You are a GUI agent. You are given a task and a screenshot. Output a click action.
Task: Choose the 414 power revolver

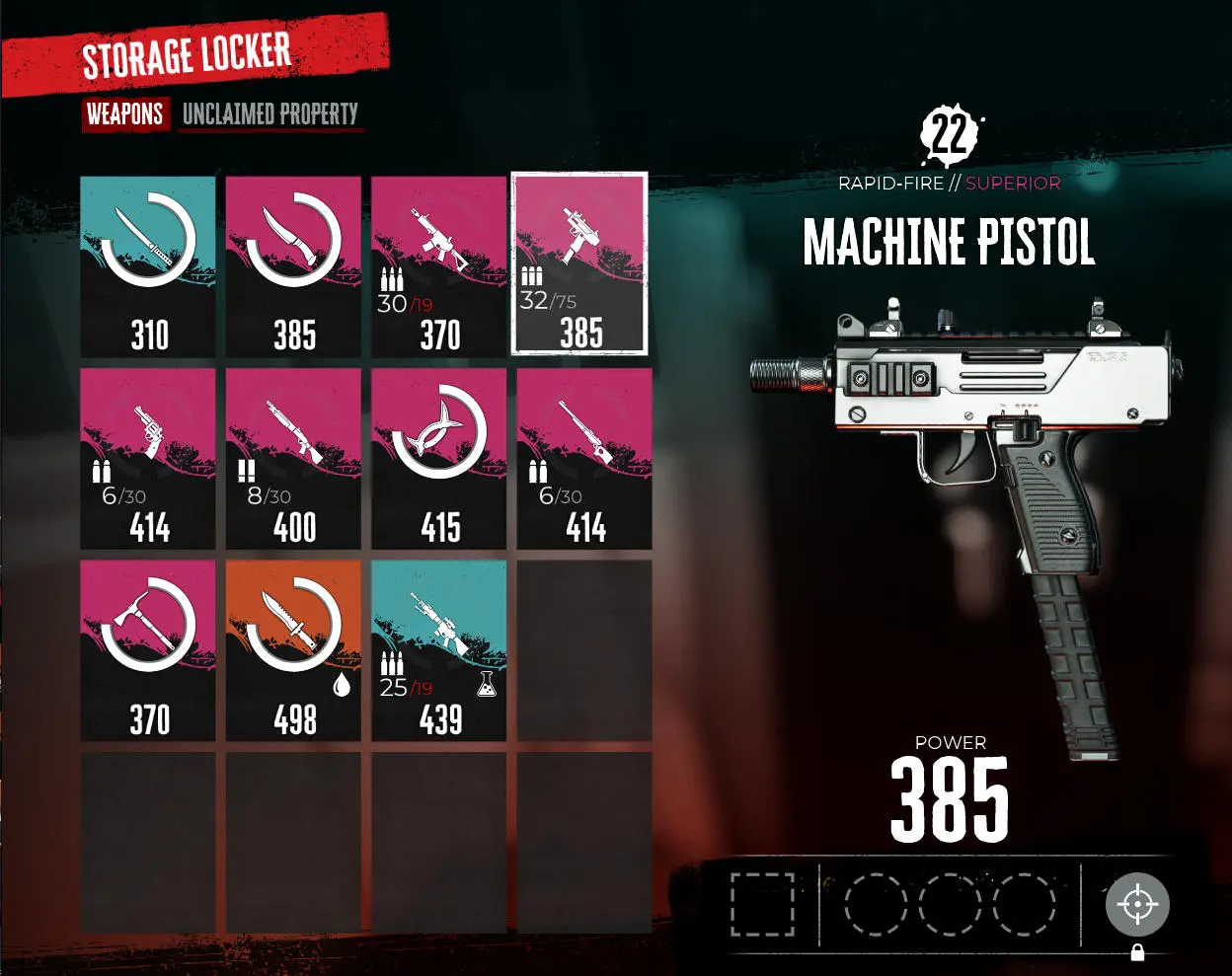point(148,458)
